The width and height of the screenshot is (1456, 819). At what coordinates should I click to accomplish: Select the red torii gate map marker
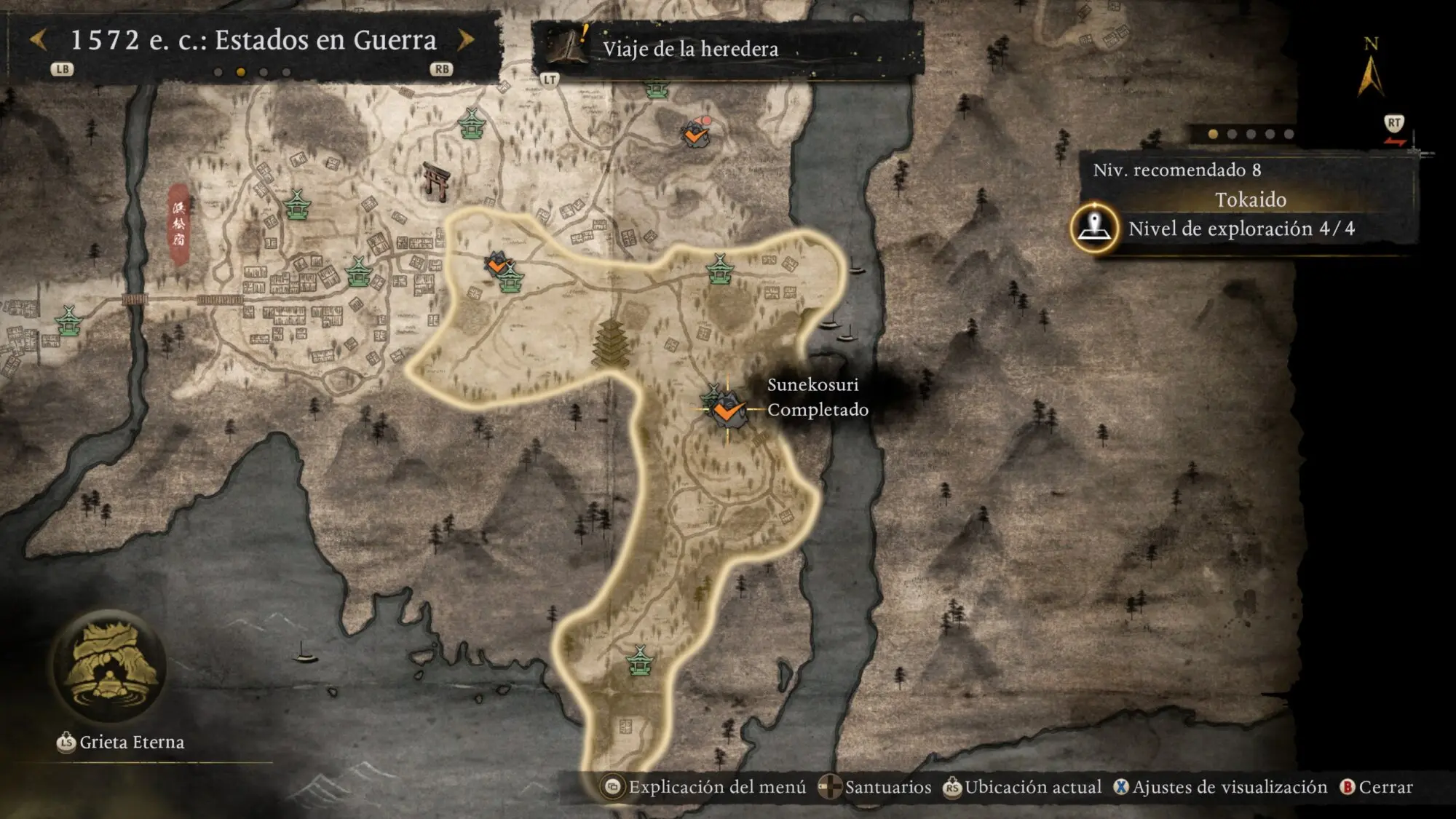pyautogui.click(x=437, y=181)
